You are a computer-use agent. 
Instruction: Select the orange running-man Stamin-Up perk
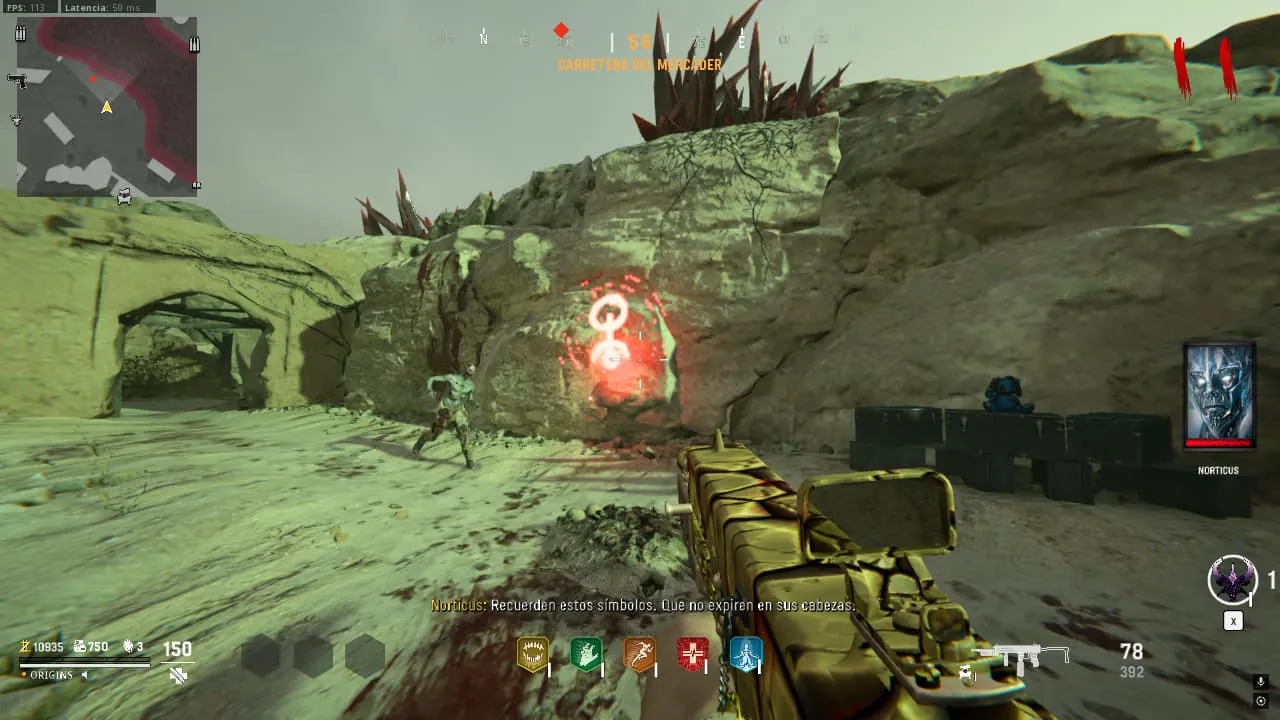click(639, 654)
